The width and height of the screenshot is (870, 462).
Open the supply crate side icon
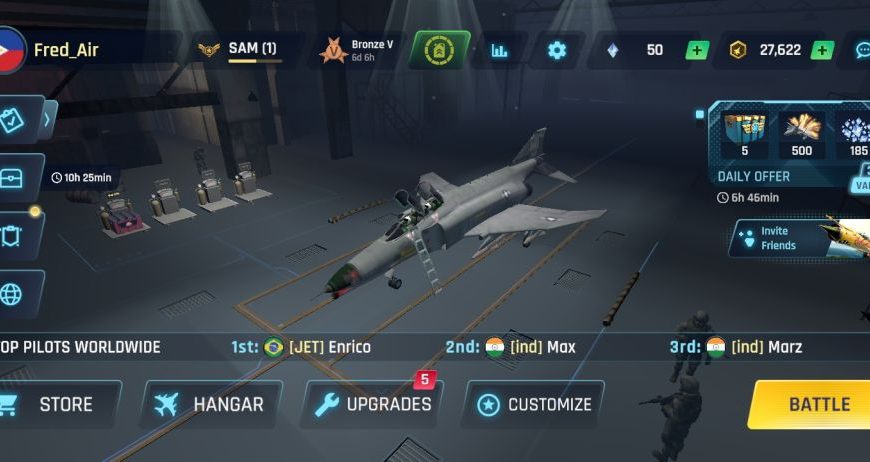click(x=14, y=178)
